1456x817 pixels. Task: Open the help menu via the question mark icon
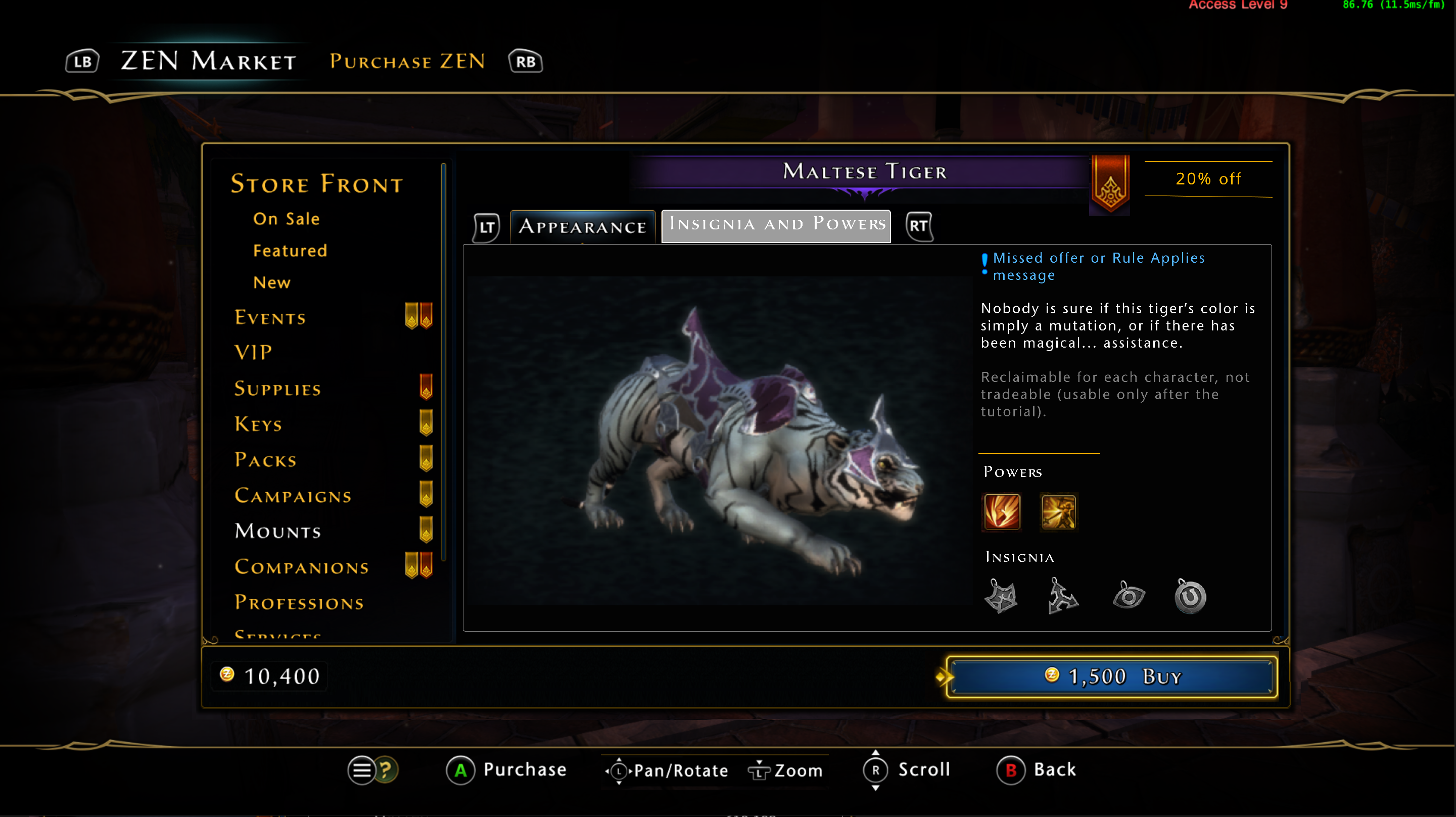pos(387,770)
